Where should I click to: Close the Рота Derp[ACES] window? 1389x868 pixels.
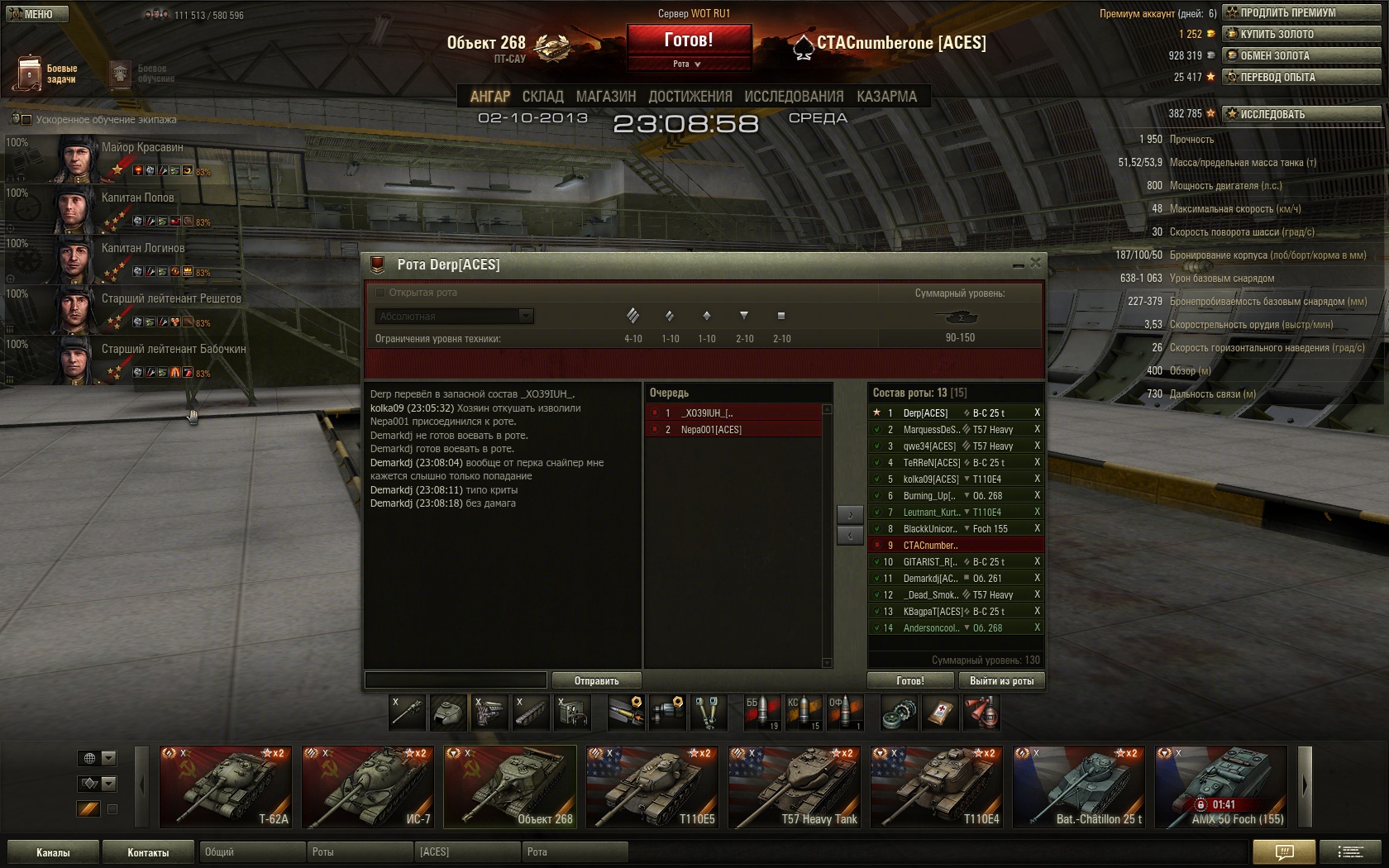pos(1035,263)
